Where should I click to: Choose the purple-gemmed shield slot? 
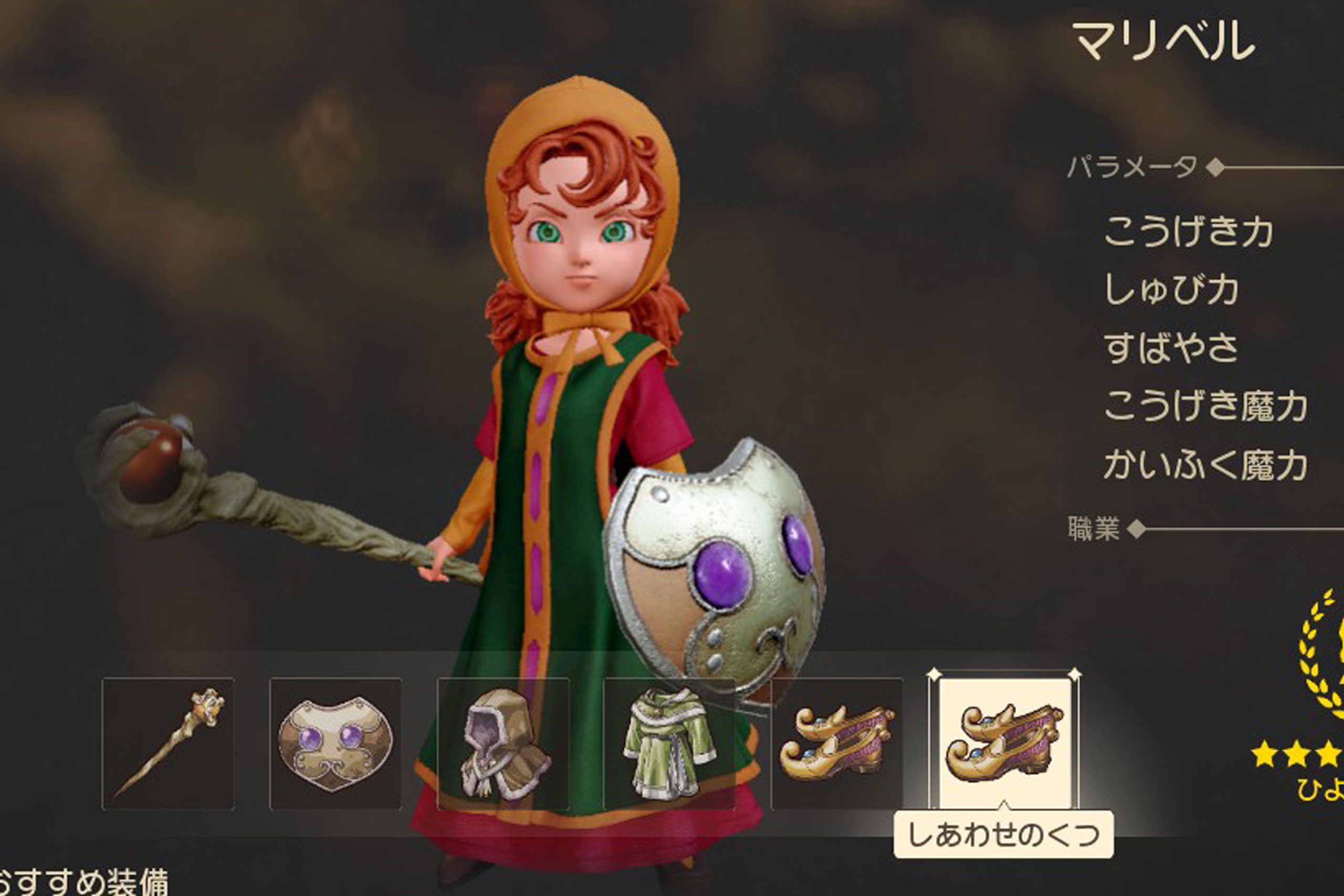tap(335, 743)
